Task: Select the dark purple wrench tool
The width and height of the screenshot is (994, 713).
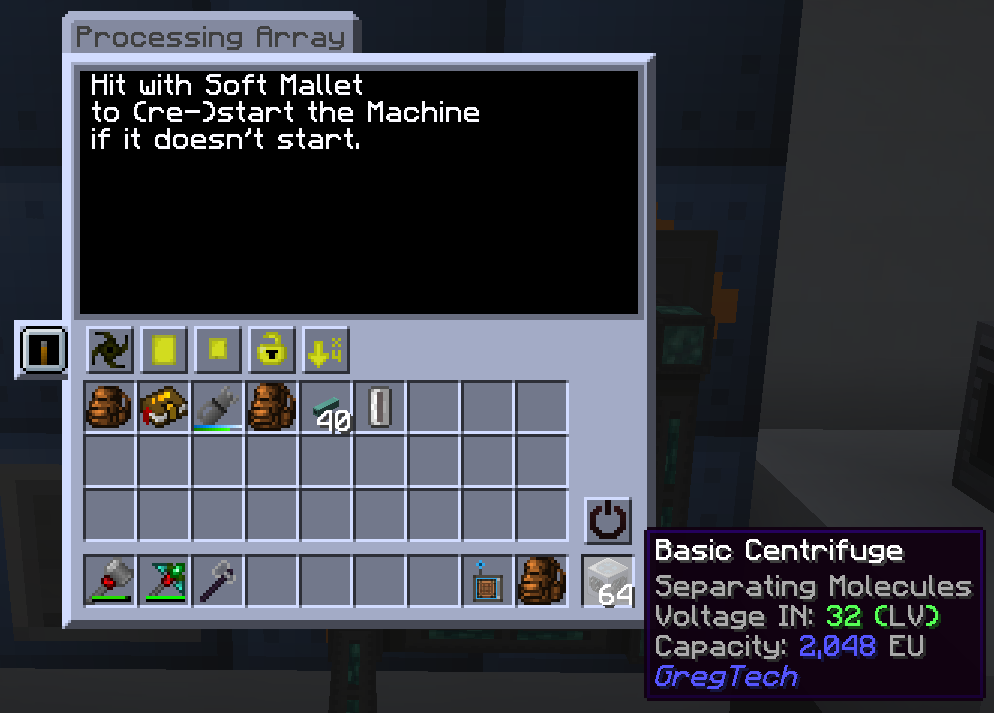Action: [x=218, y=581]
